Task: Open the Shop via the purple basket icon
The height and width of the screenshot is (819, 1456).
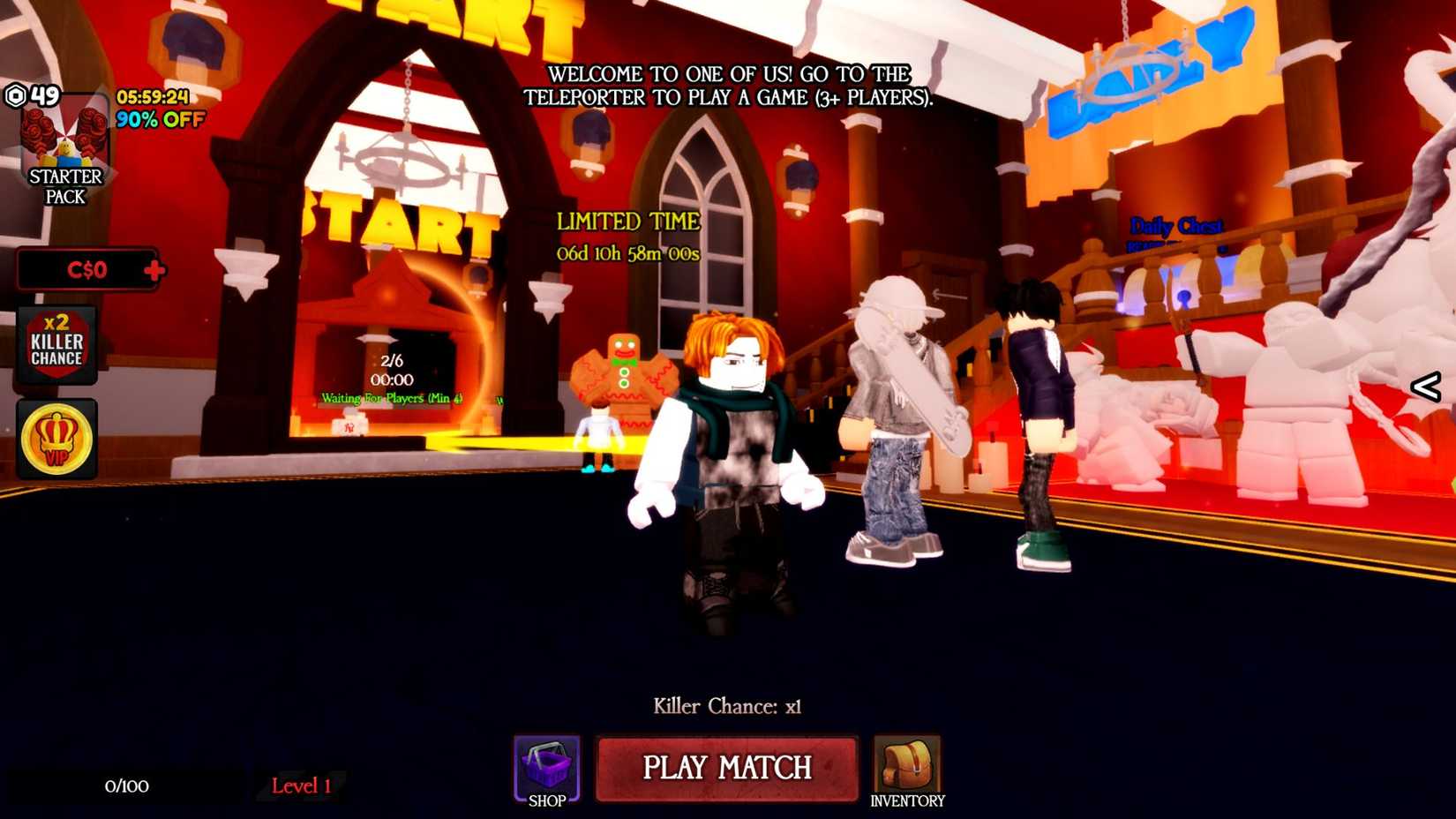Action: pos(545,766)
